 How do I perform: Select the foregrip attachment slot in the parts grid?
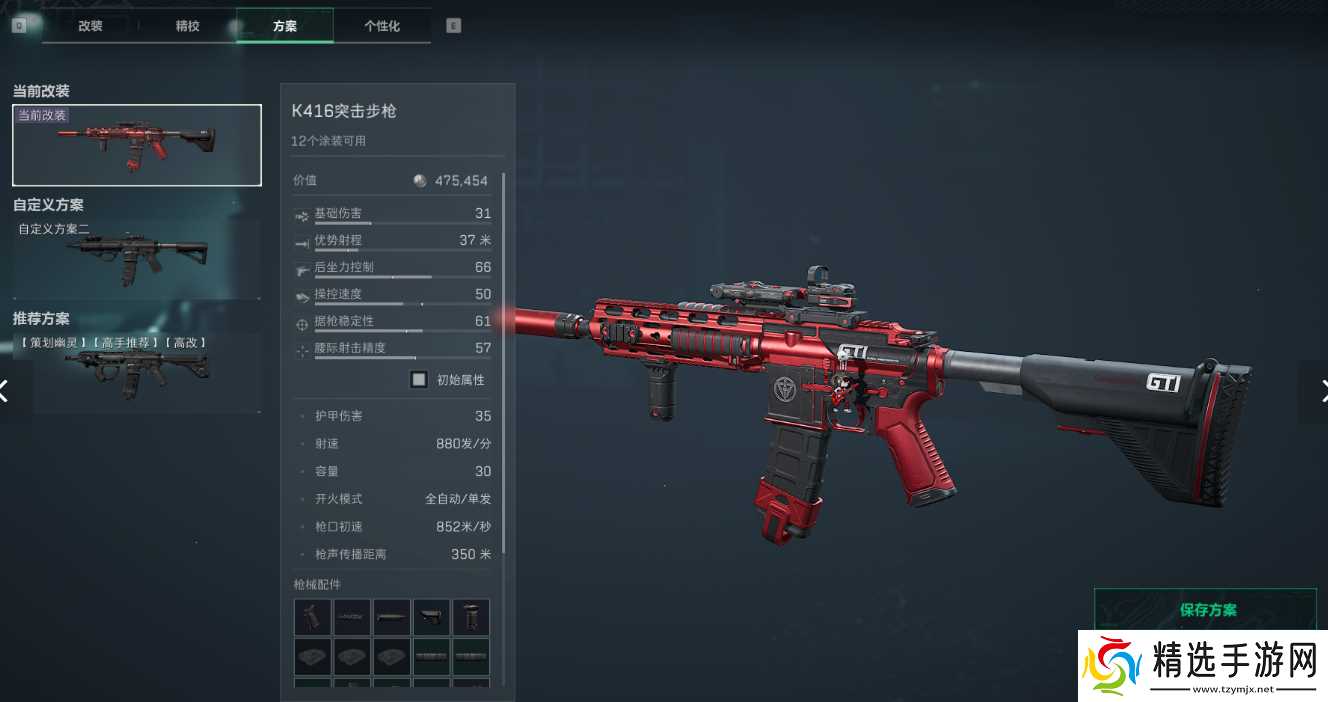click(471, 617)
